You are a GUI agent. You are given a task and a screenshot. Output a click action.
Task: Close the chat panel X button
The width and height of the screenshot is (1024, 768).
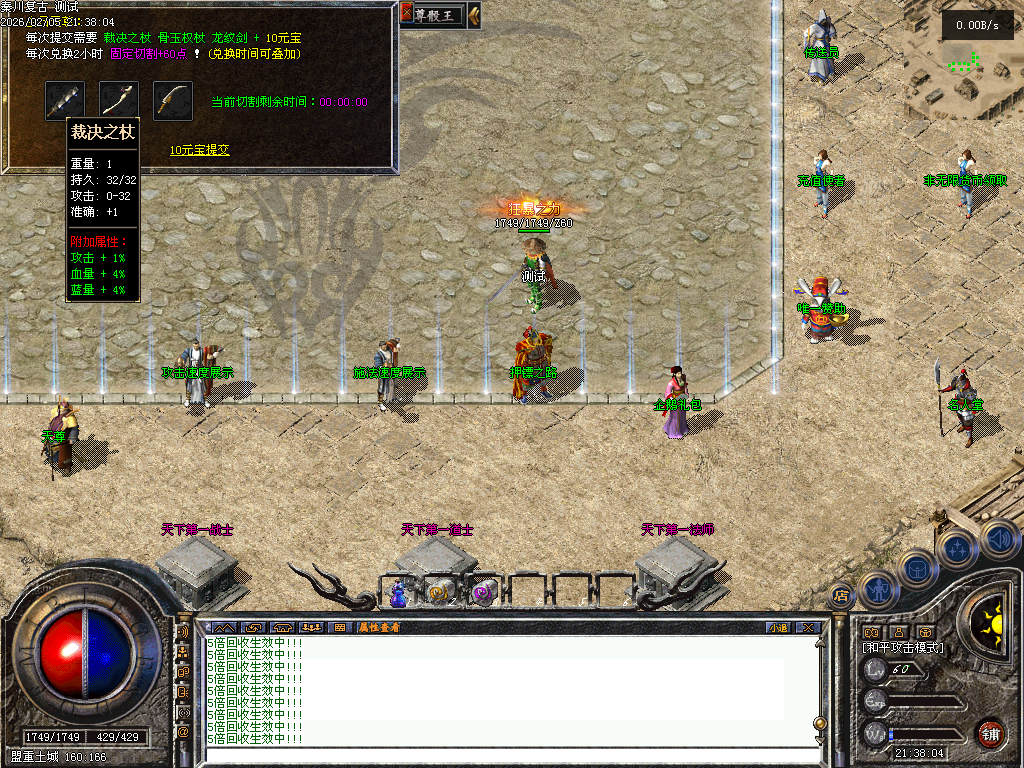pyautogui.click(x=808, y=627)
